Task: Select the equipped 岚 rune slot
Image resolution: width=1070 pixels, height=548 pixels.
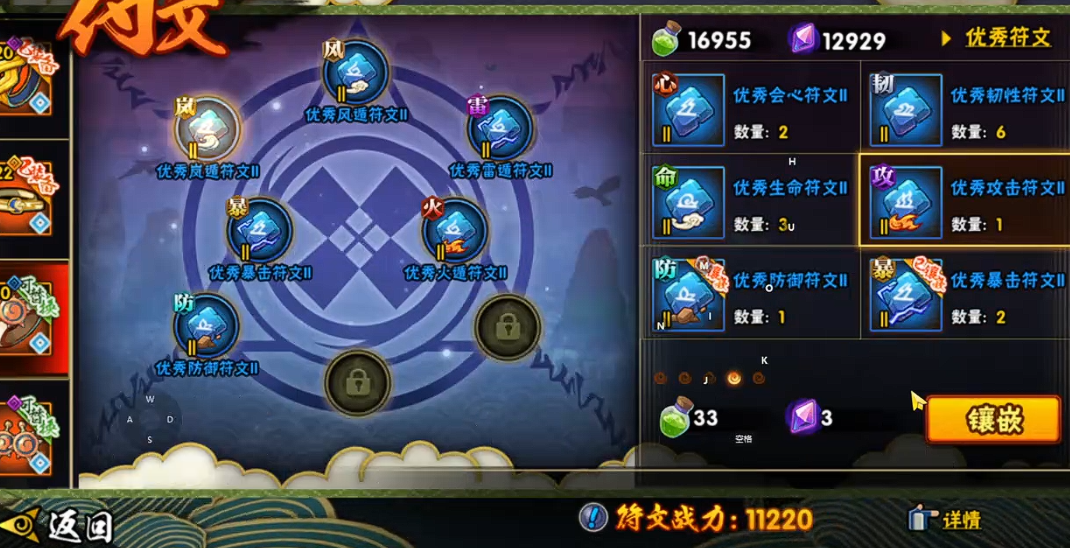Action: tap(207, 128)
